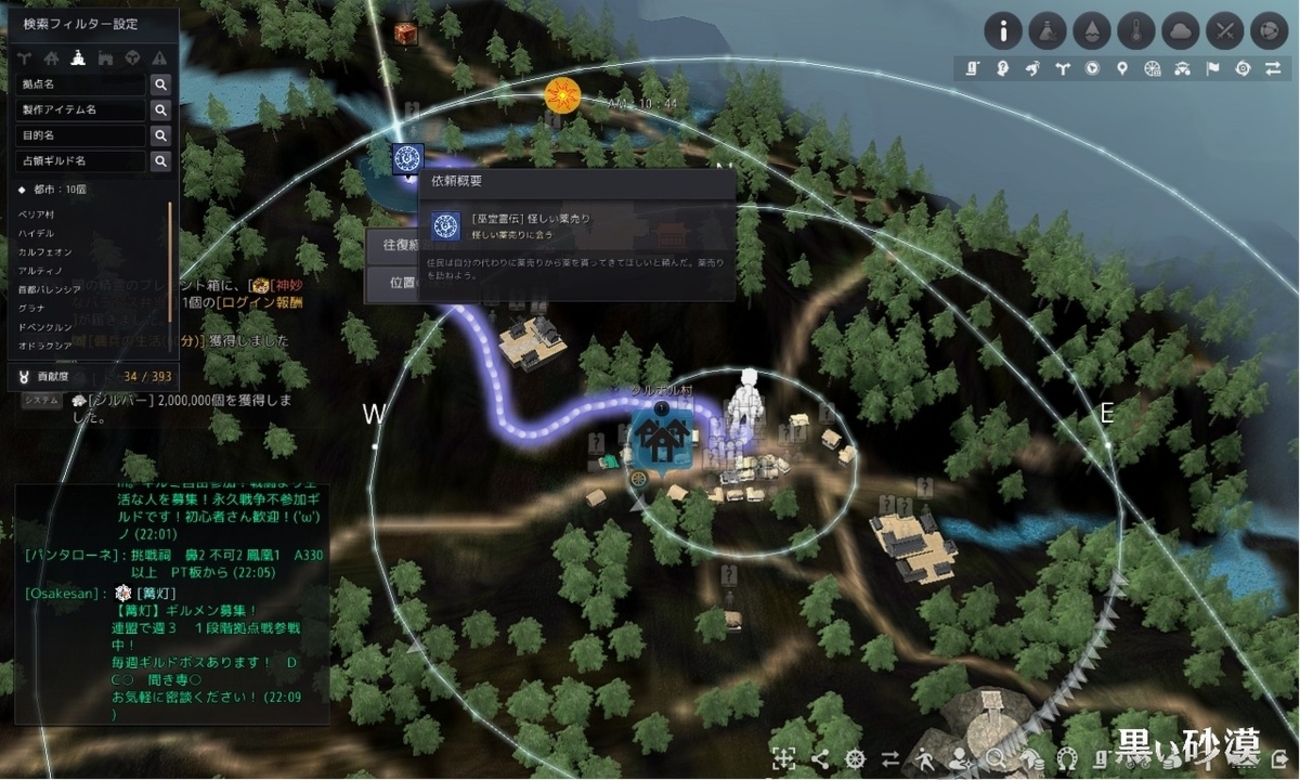1300x780 pixels.
Task: Select ベリア村 from the city list
Action: [x=36, y=215]
